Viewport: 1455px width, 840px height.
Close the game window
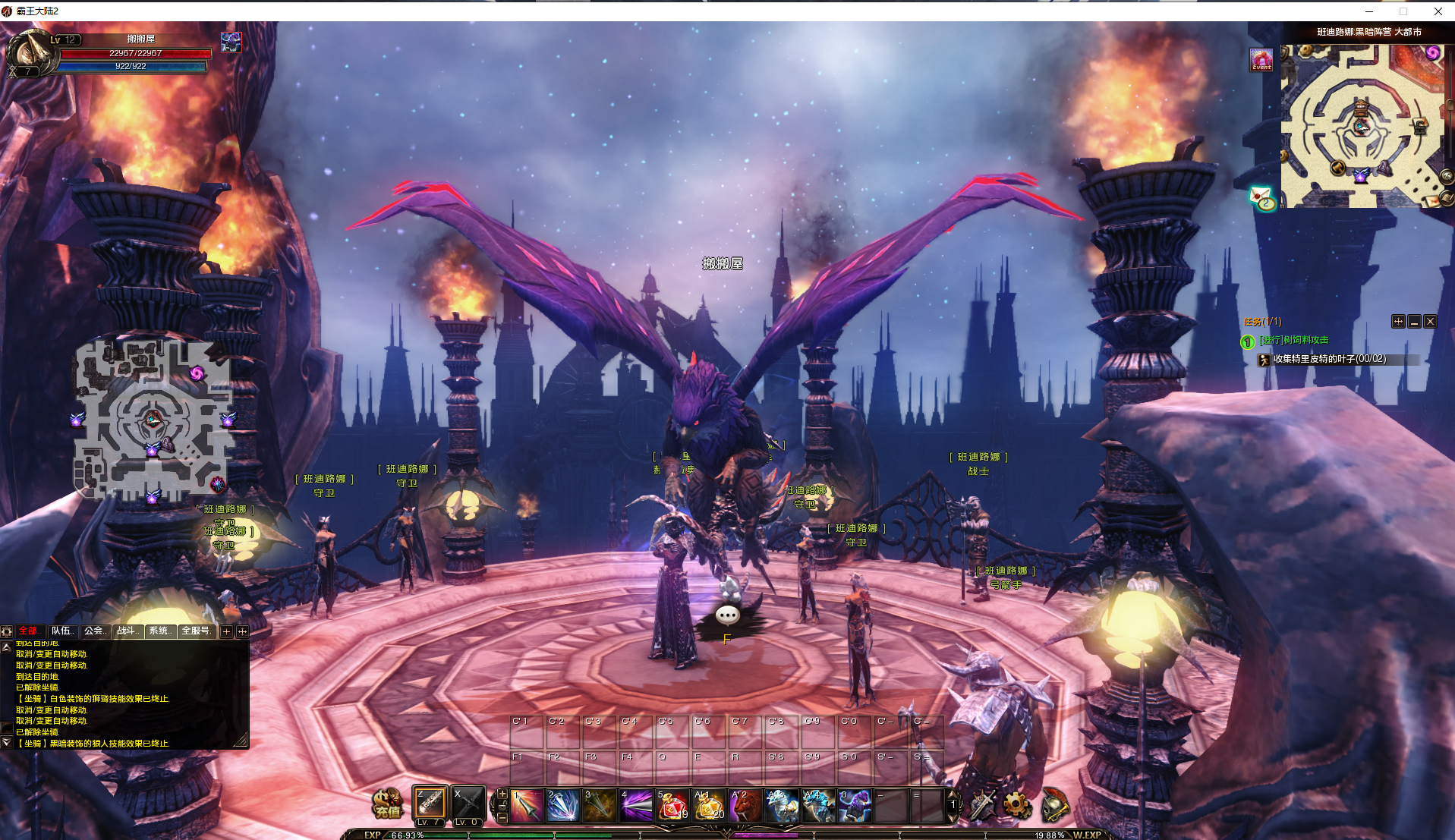coord(1438,11)
